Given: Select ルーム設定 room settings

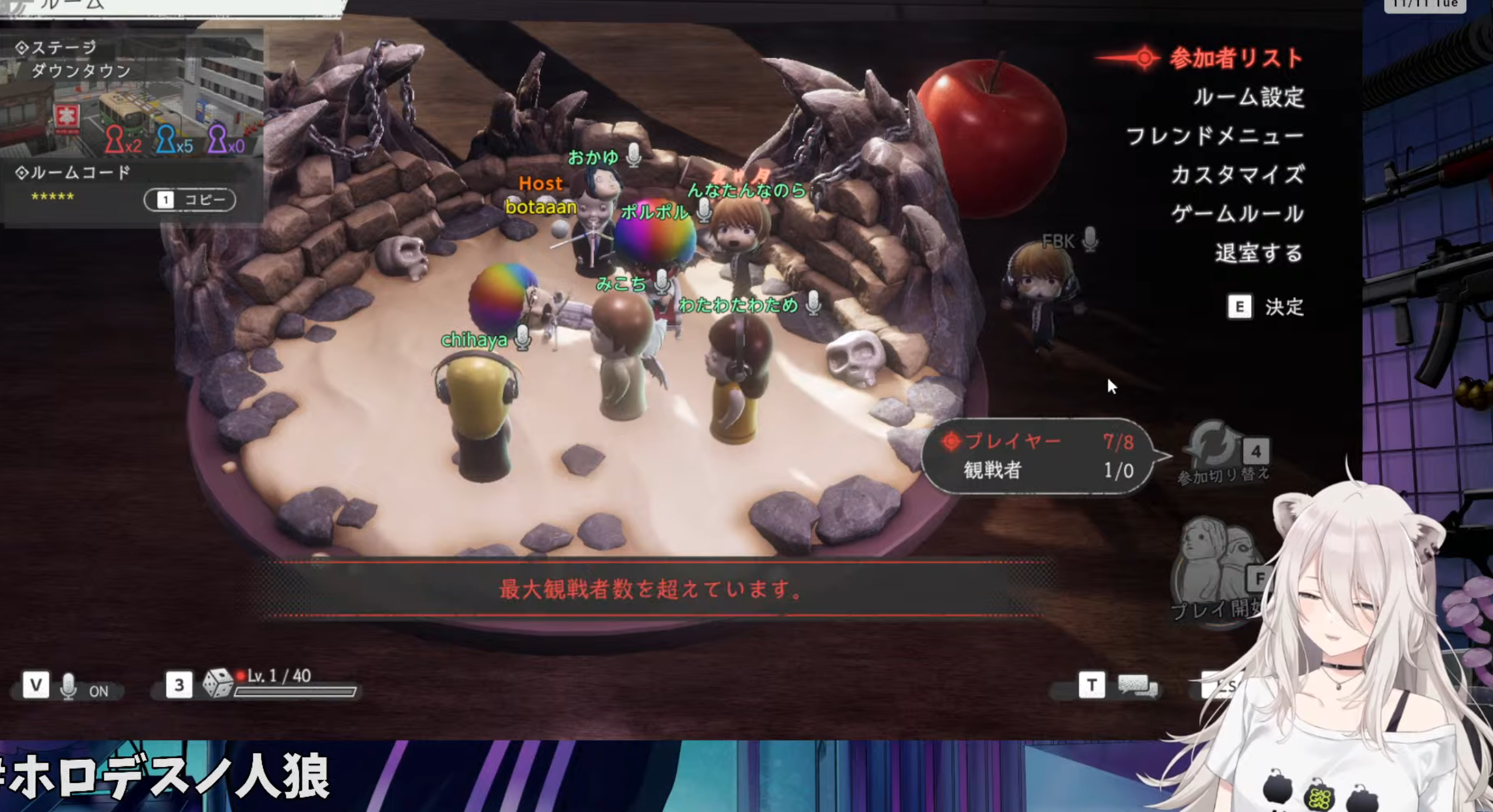Looking at the screenshot, I should click(1248, 97).
